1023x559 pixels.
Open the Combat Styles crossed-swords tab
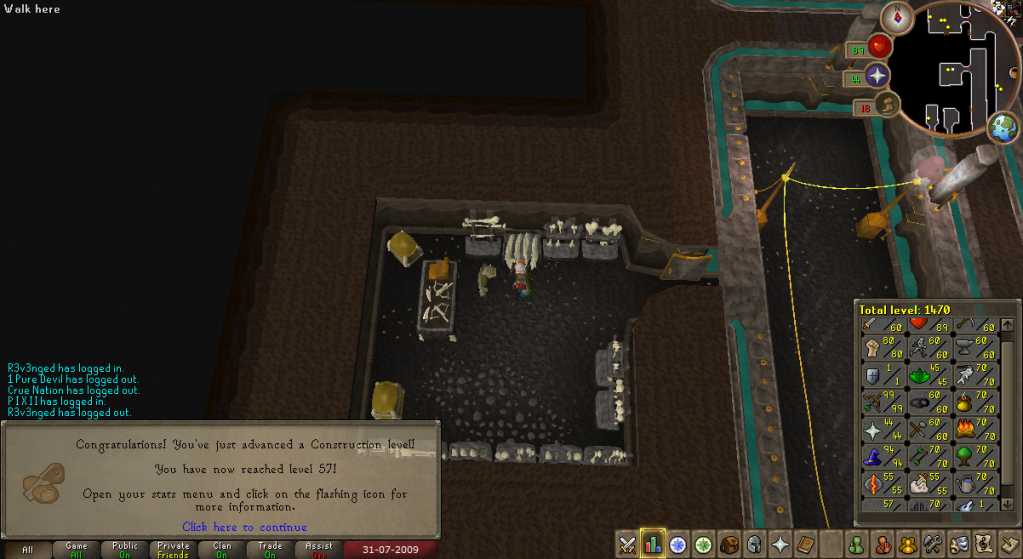[627, 545]
